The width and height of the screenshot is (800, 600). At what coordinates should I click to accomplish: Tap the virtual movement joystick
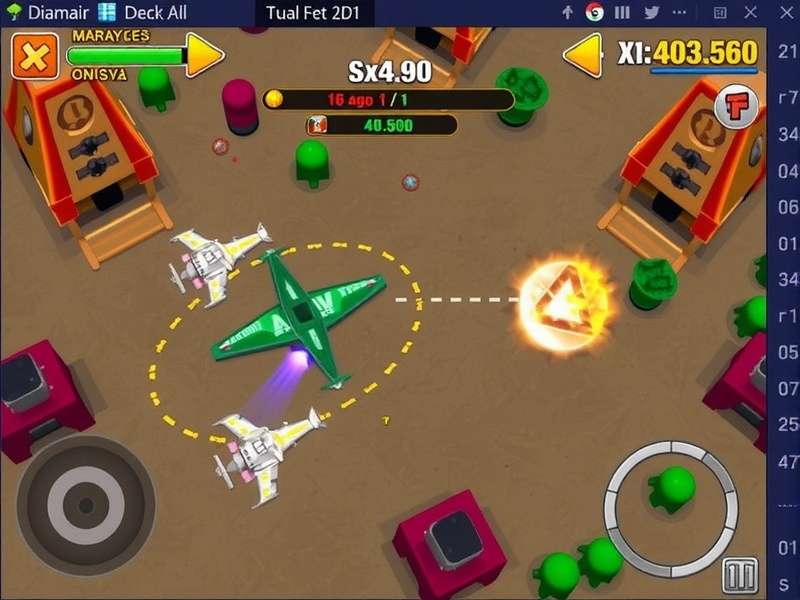pos(85,504)
